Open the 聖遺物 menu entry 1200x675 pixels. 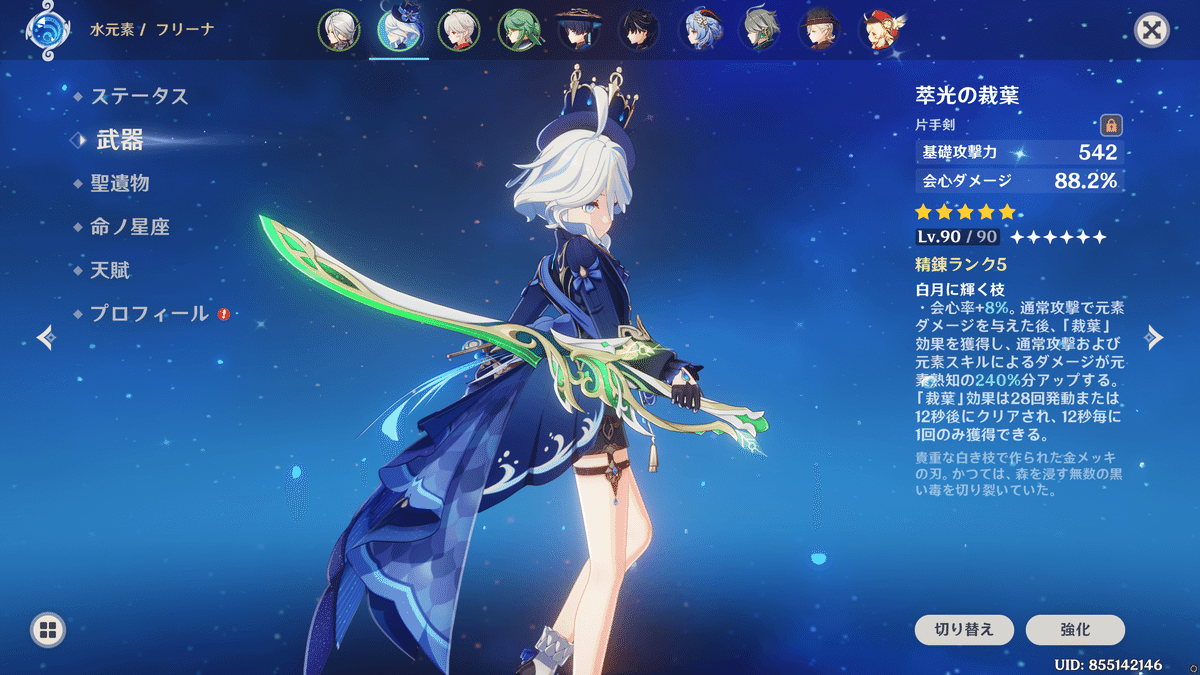[x=120, y=184]
